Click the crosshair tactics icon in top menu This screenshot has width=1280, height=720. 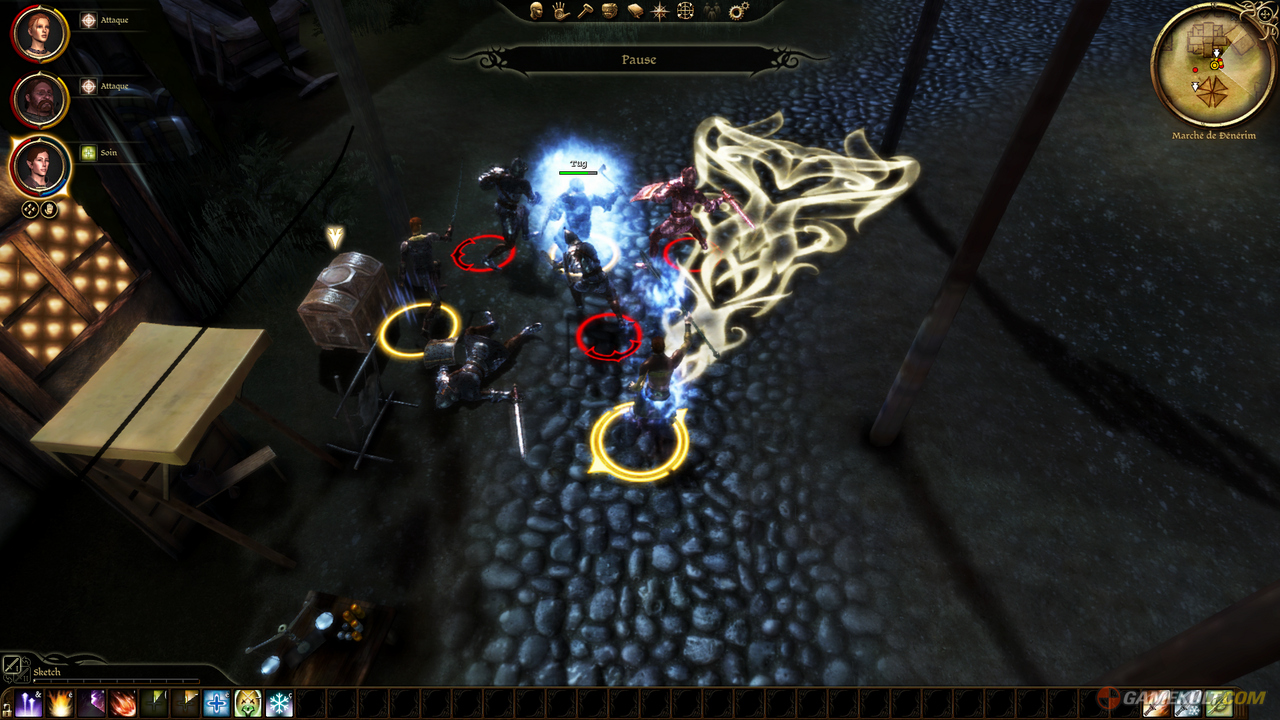685,11
